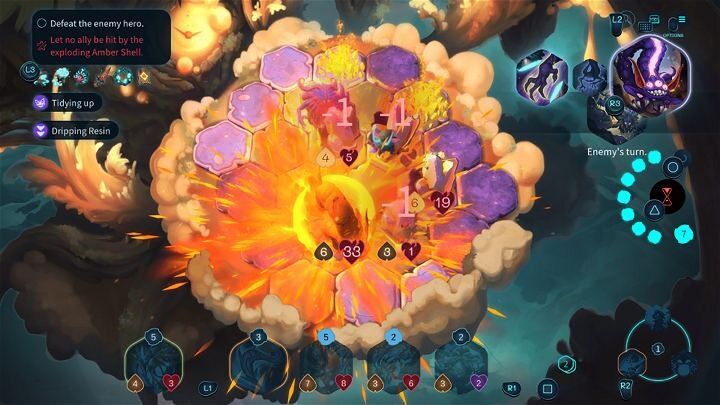Select the hooded figure portrait
This screenshot has width=720, height=405.
point(588,78)
